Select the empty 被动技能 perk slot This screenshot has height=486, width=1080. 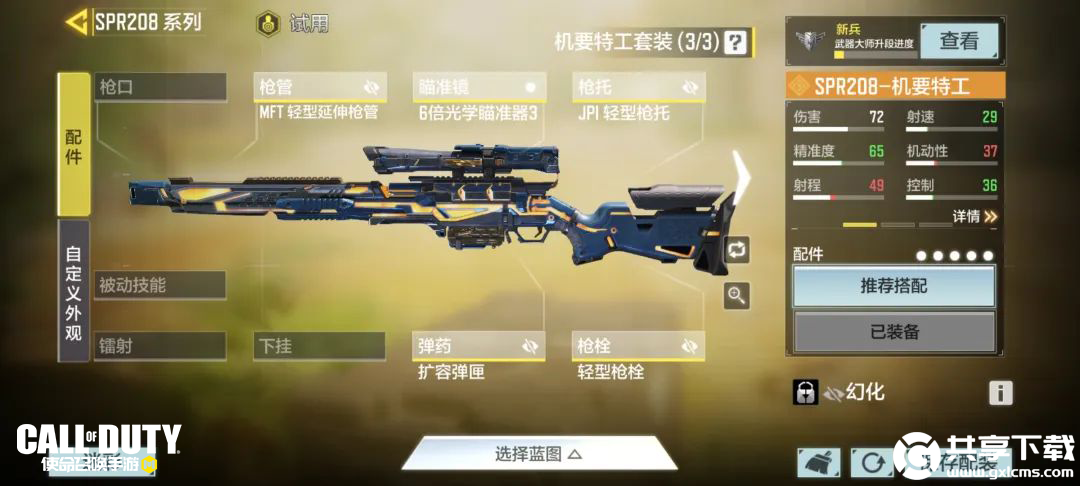pyautogui.click(x=160, y=285)
